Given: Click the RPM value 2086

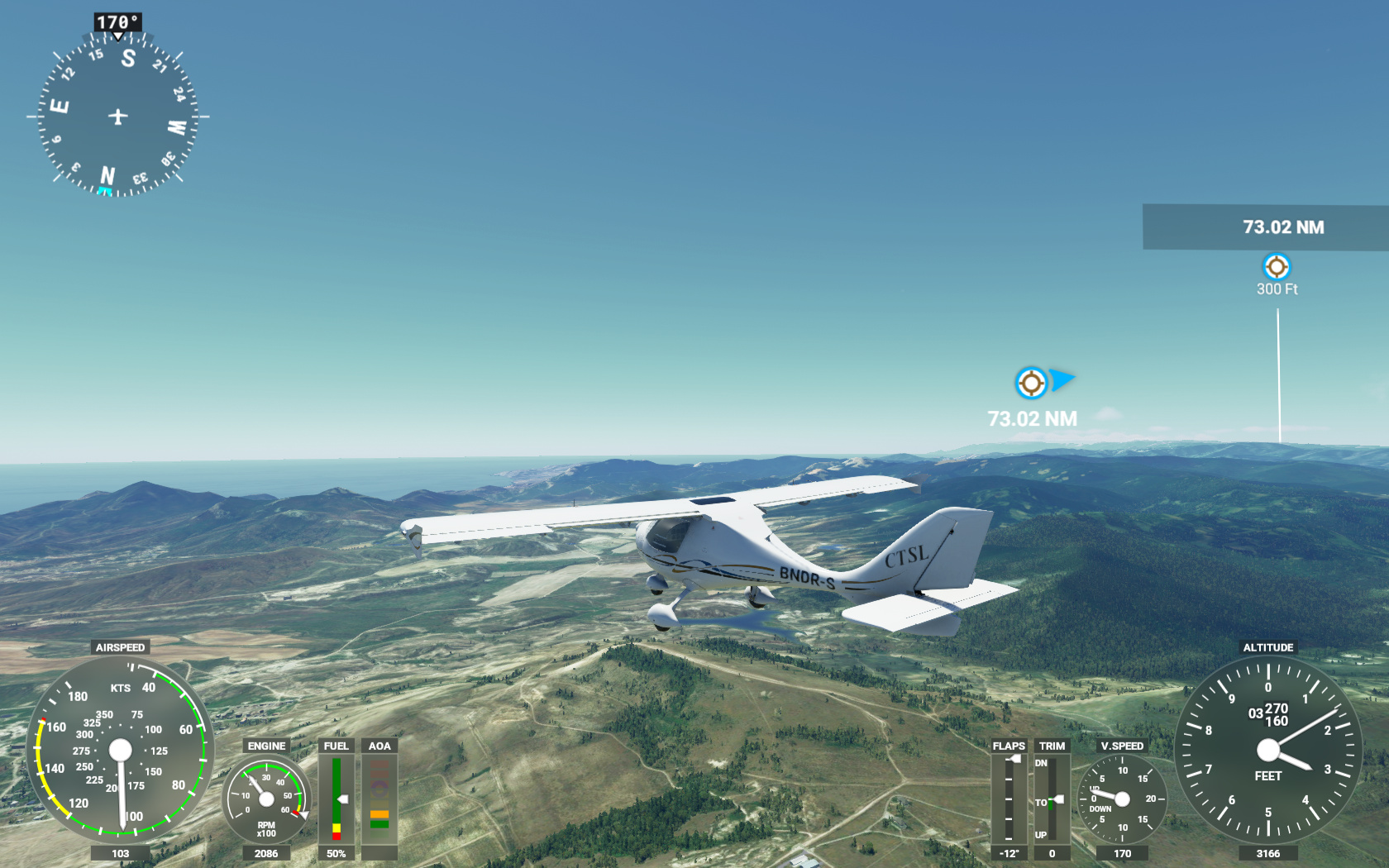Looking at the screenshot, I should pos(266,852).
